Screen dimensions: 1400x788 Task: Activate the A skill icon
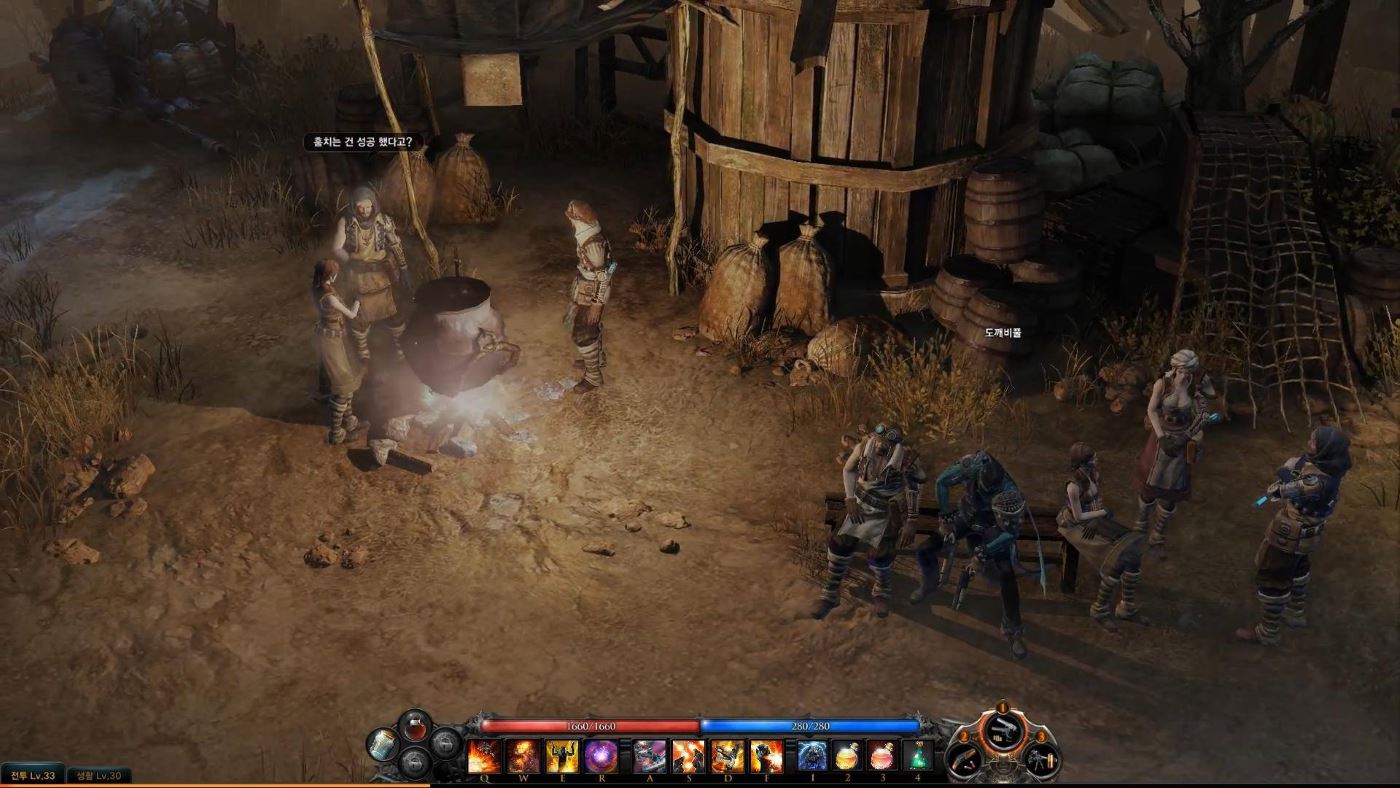click(x=649, y=756)
